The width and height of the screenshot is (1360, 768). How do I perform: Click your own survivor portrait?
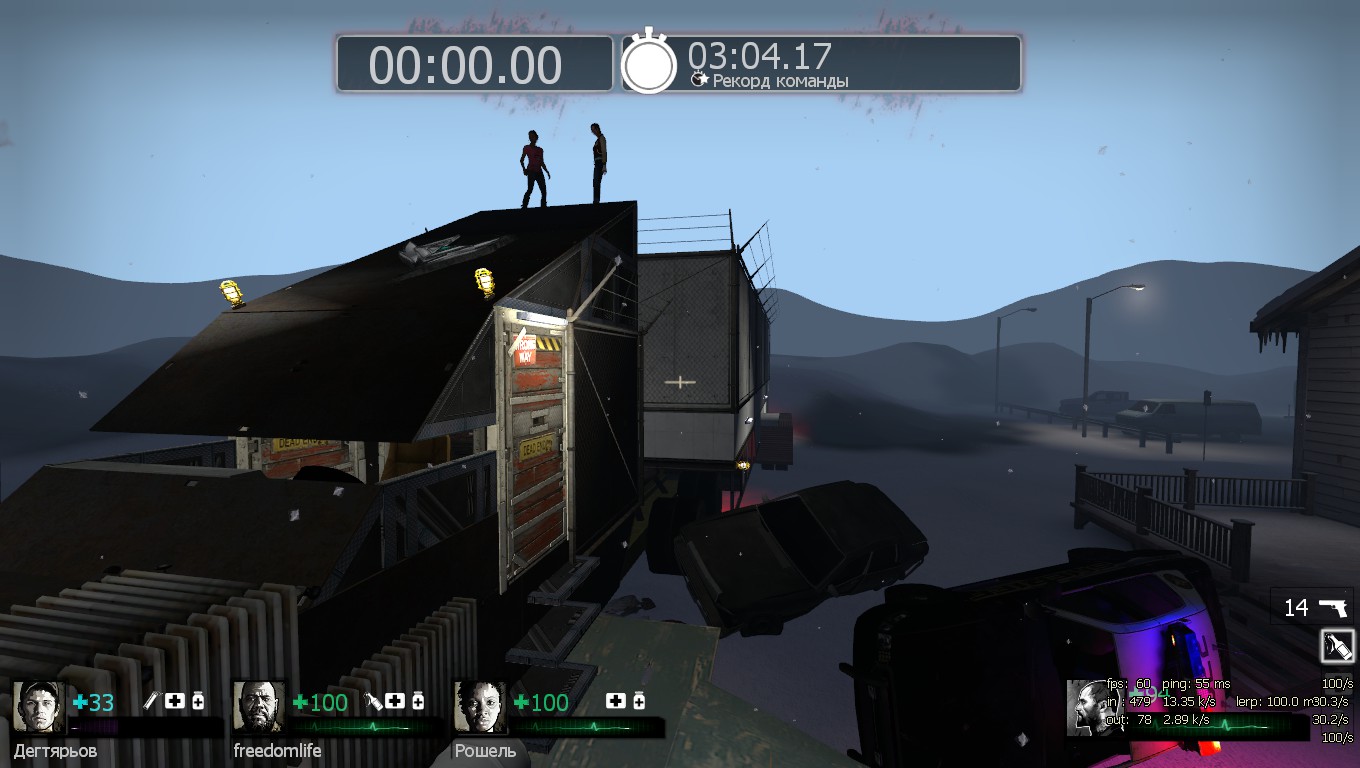tap(1092, 708)
